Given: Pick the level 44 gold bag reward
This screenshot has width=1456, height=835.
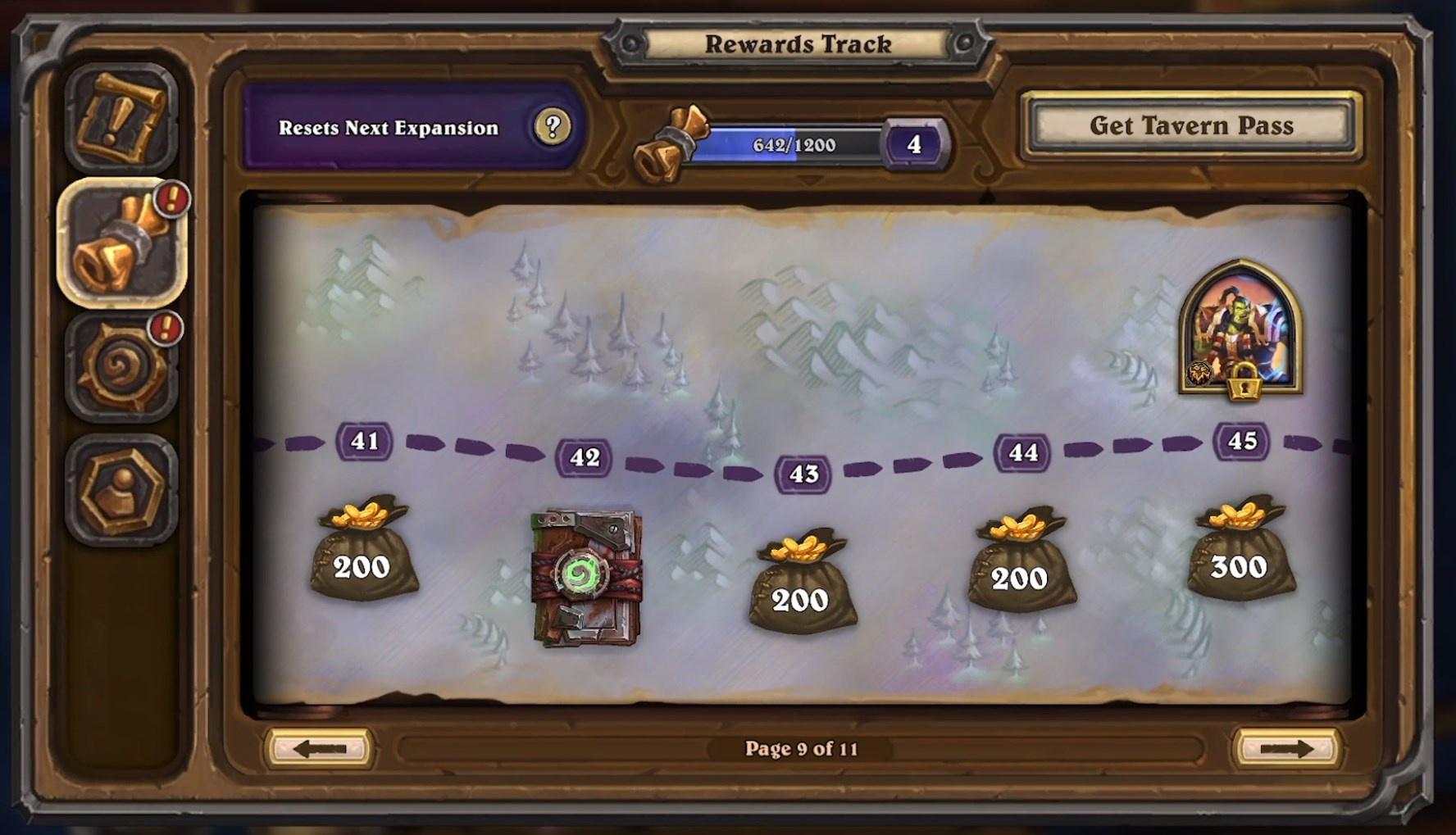Looking at the screenshot, I should point(1021,562).
